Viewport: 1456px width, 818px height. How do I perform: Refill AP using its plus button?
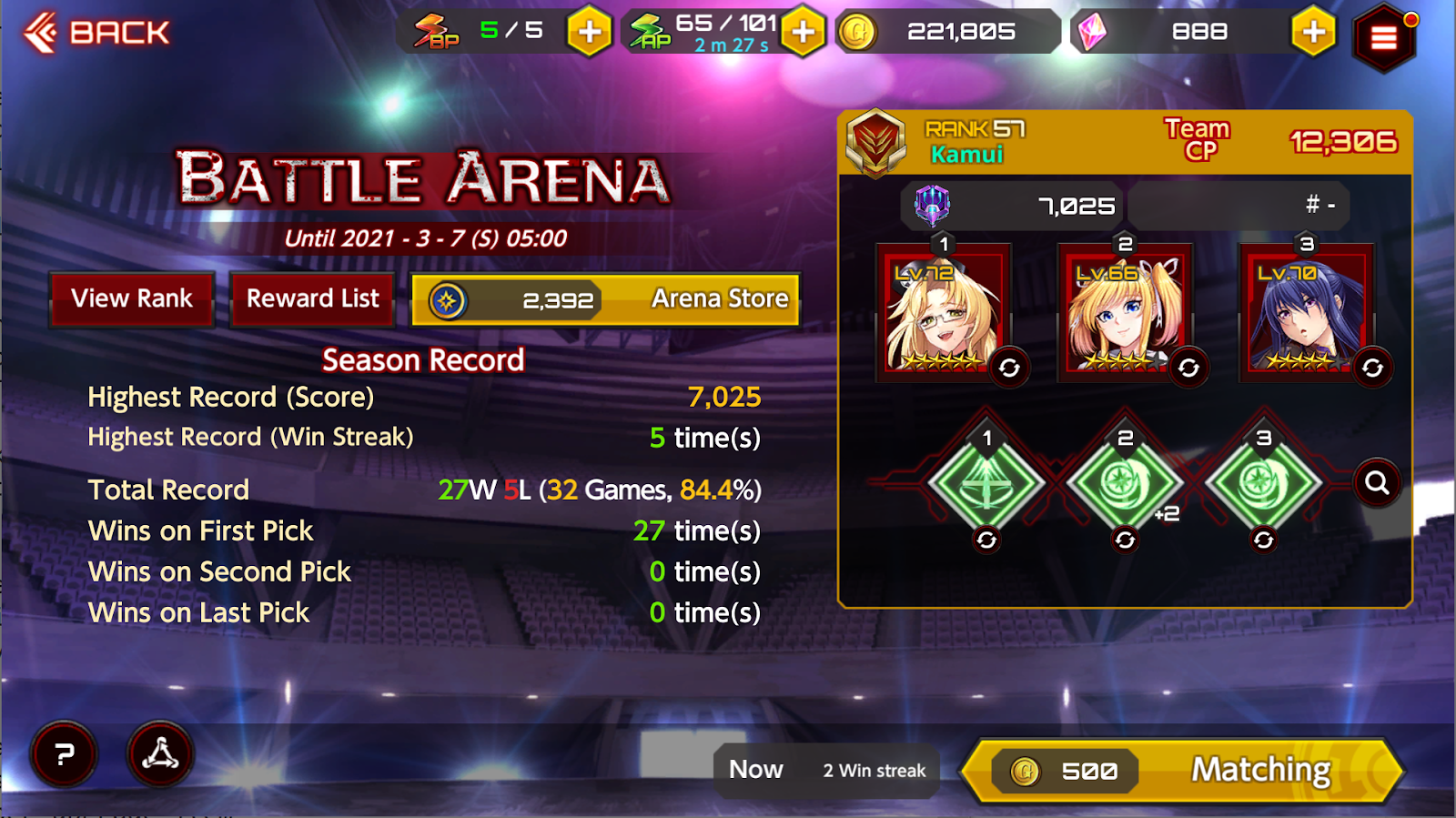[803, 32]
